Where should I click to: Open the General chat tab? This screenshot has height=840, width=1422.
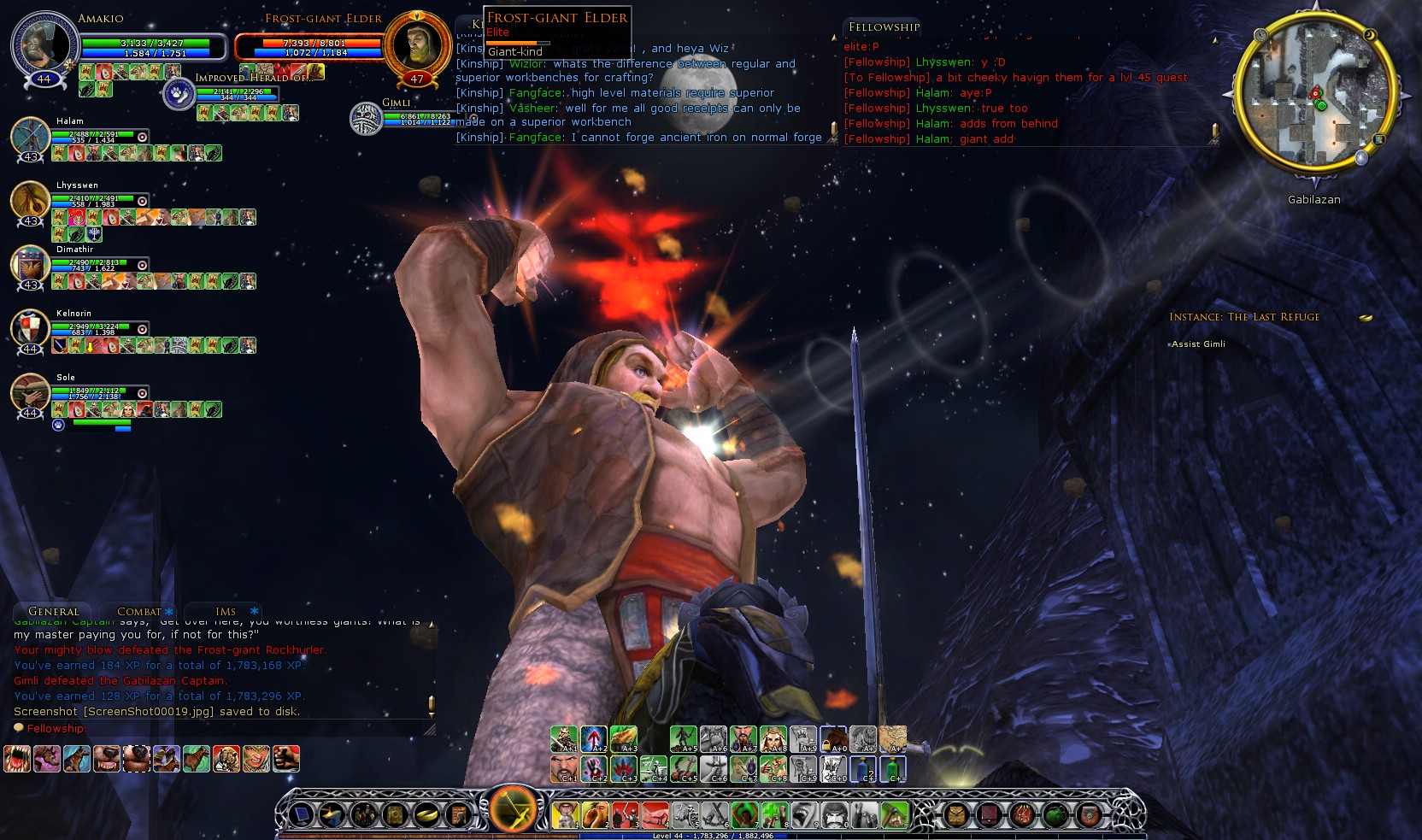point(54,612)
